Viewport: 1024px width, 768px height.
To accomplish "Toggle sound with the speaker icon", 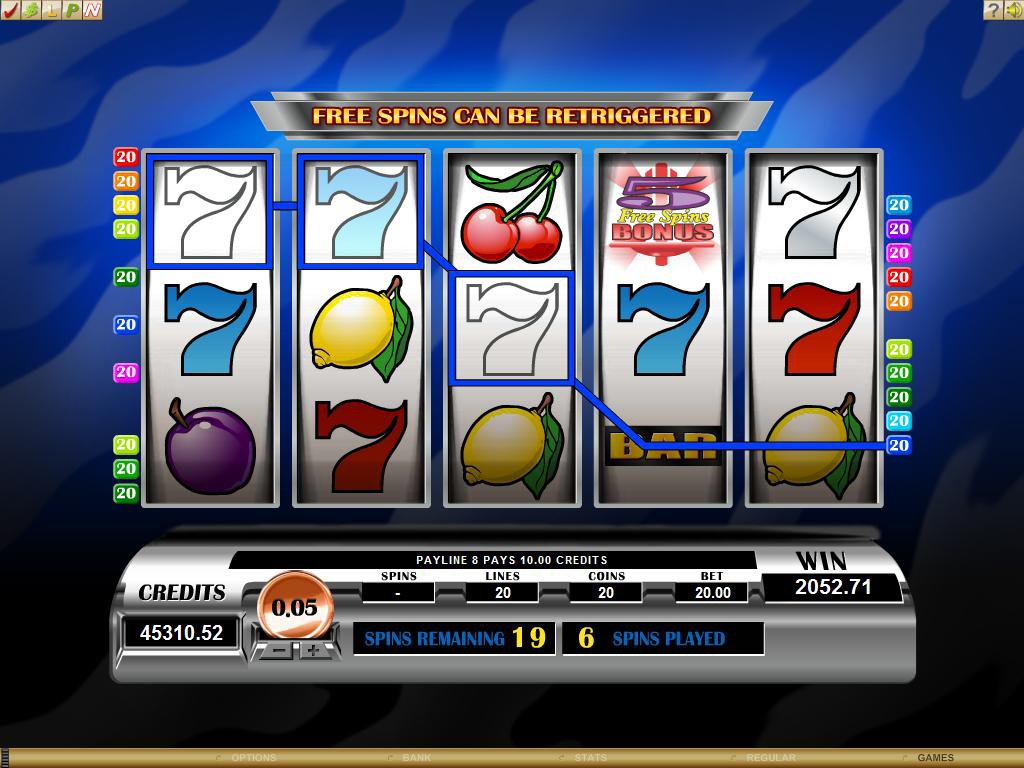I will 1012,10.
